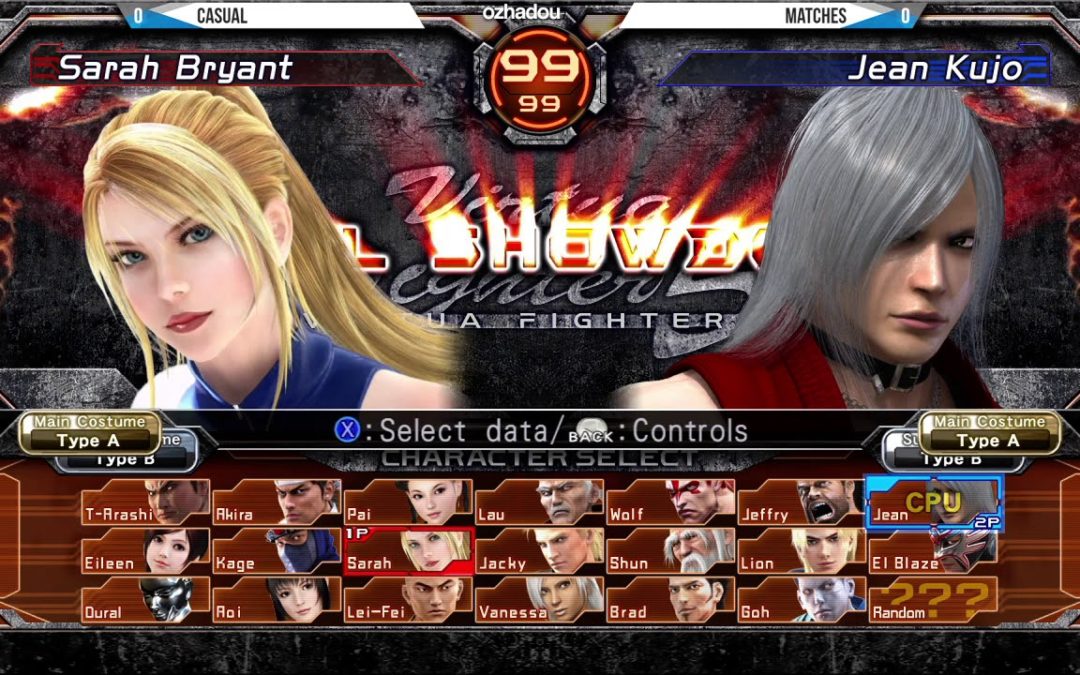This screenshot has height=675, width=1080.
Task: Choose the Dural character tile
Action: coord(146,601)
